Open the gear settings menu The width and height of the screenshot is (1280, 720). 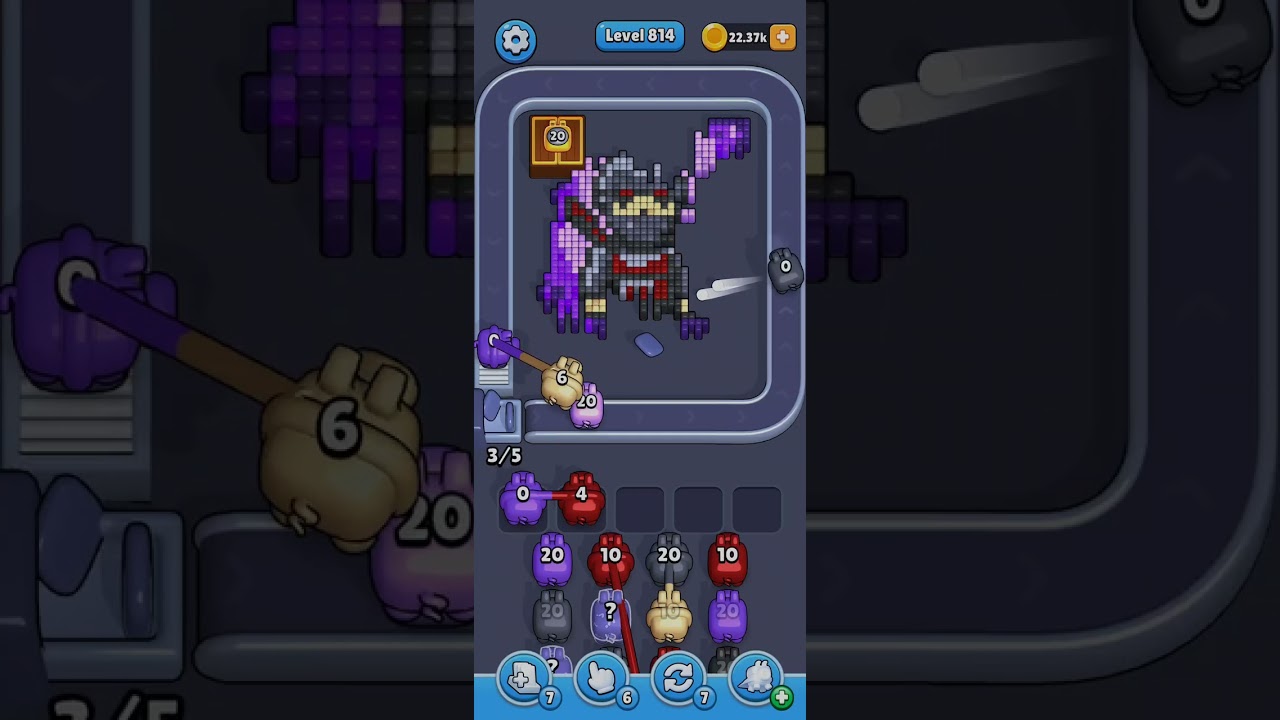pyautogui.click(x=515, y=40)
